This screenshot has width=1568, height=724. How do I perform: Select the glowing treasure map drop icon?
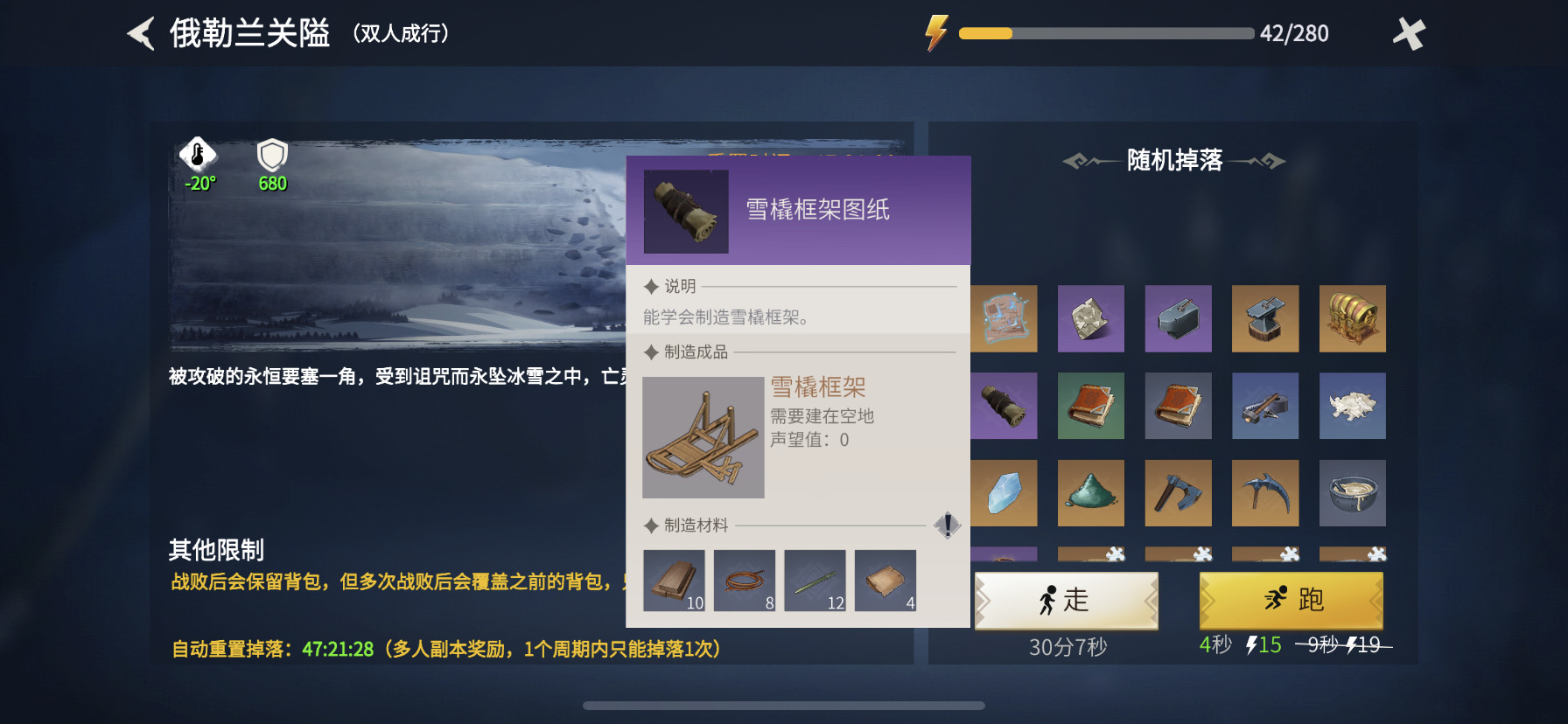coord(1004,318)
